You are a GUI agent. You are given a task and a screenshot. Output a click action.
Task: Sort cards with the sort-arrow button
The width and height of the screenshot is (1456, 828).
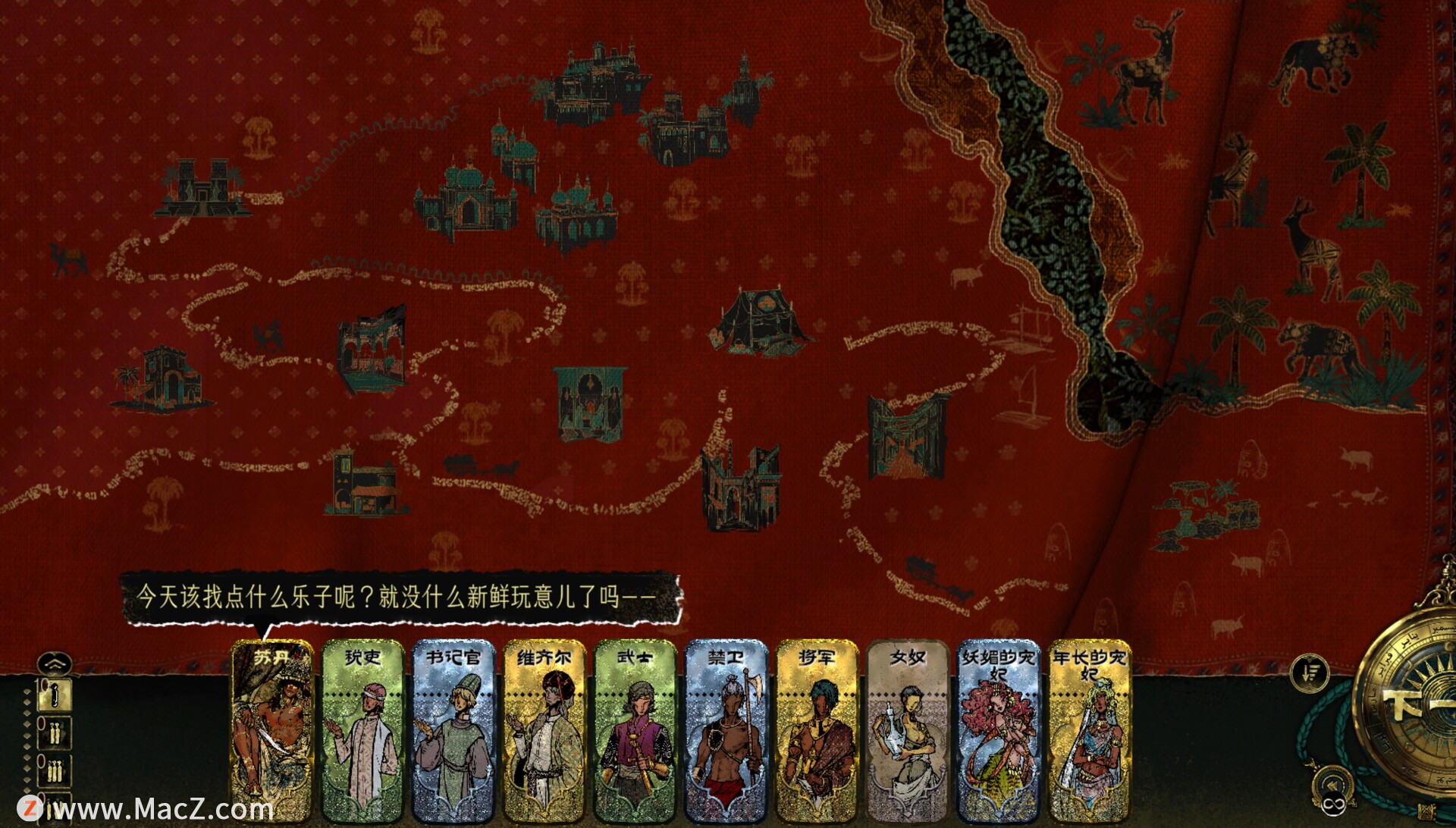[1310, 672]
